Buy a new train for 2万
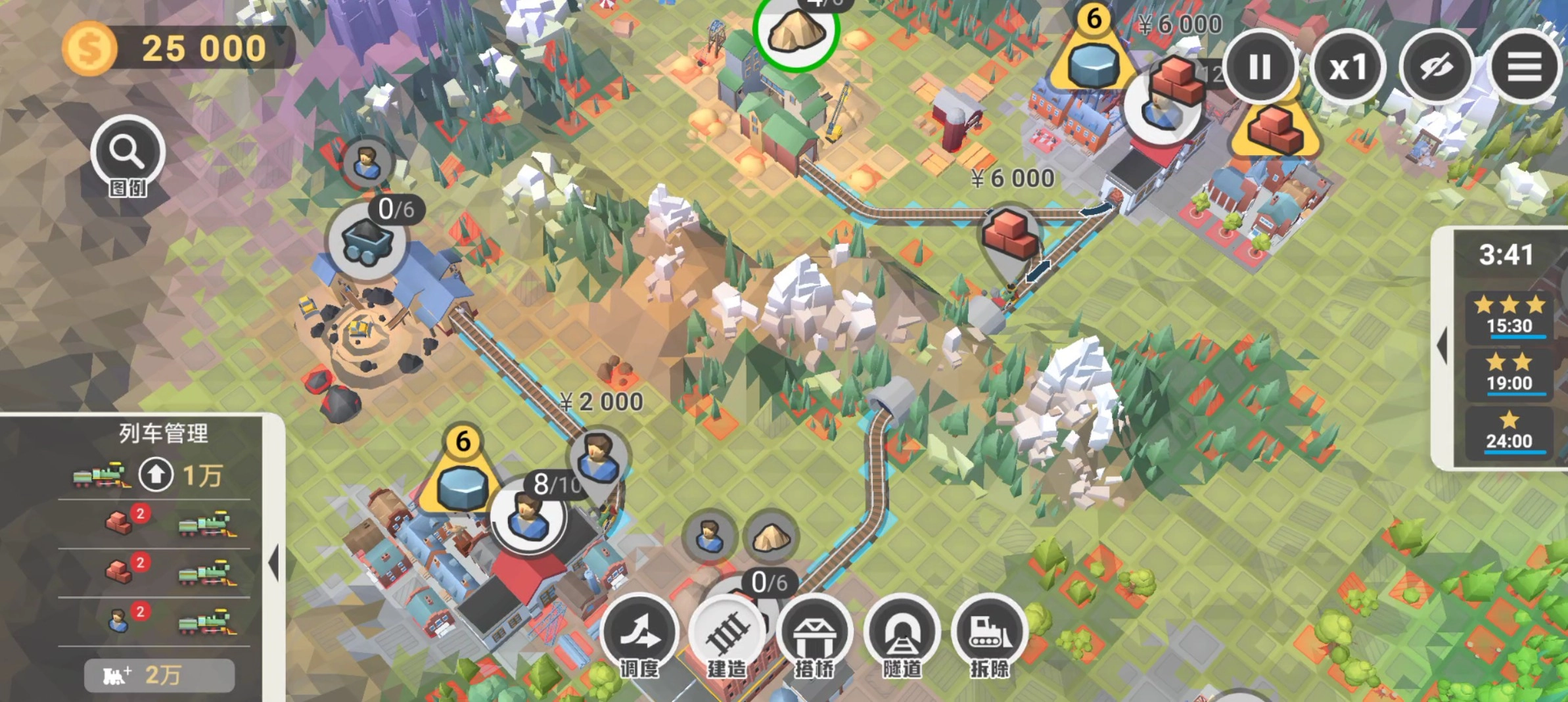The image size is (1568, 702). (159, 675)
